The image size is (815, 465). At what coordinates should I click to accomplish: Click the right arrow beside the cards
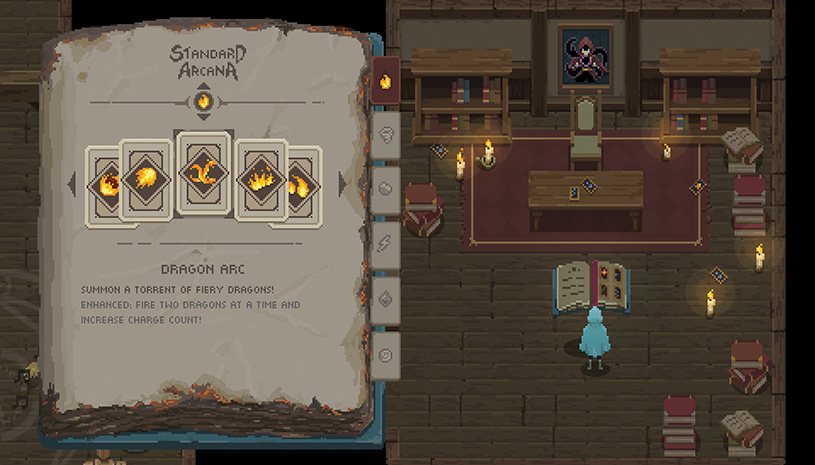pos(341,184)
